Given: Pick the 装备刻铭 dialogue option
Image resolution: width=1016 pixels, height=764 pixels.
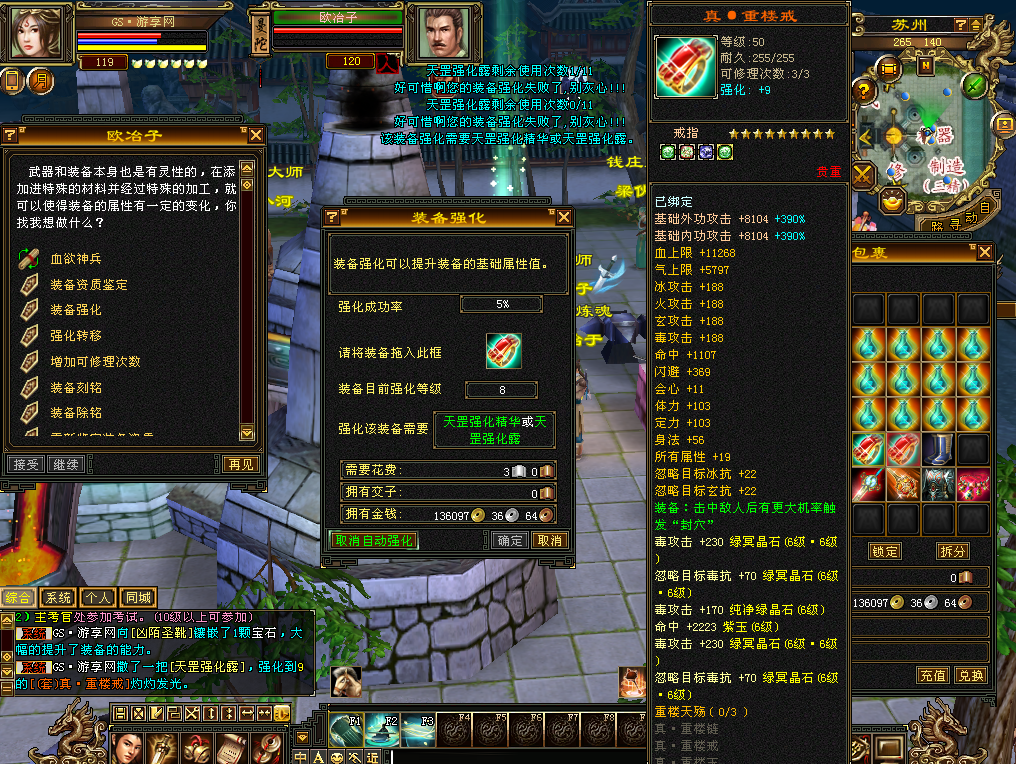Looking at the screenshot, I should [x=76, y=387].
